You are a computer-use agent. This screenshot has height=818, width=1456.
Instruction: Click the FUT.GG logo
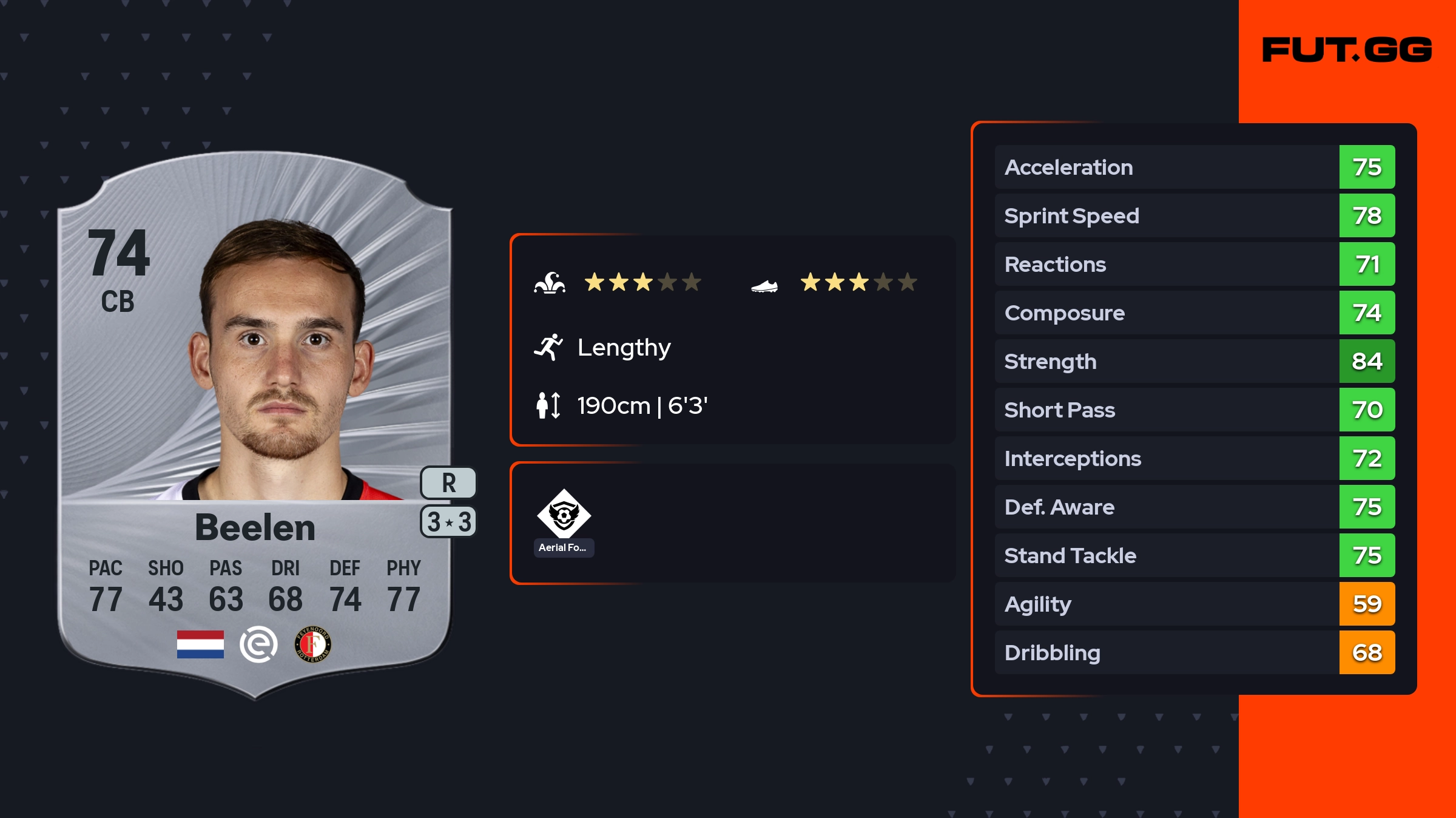click(1347, 50)
